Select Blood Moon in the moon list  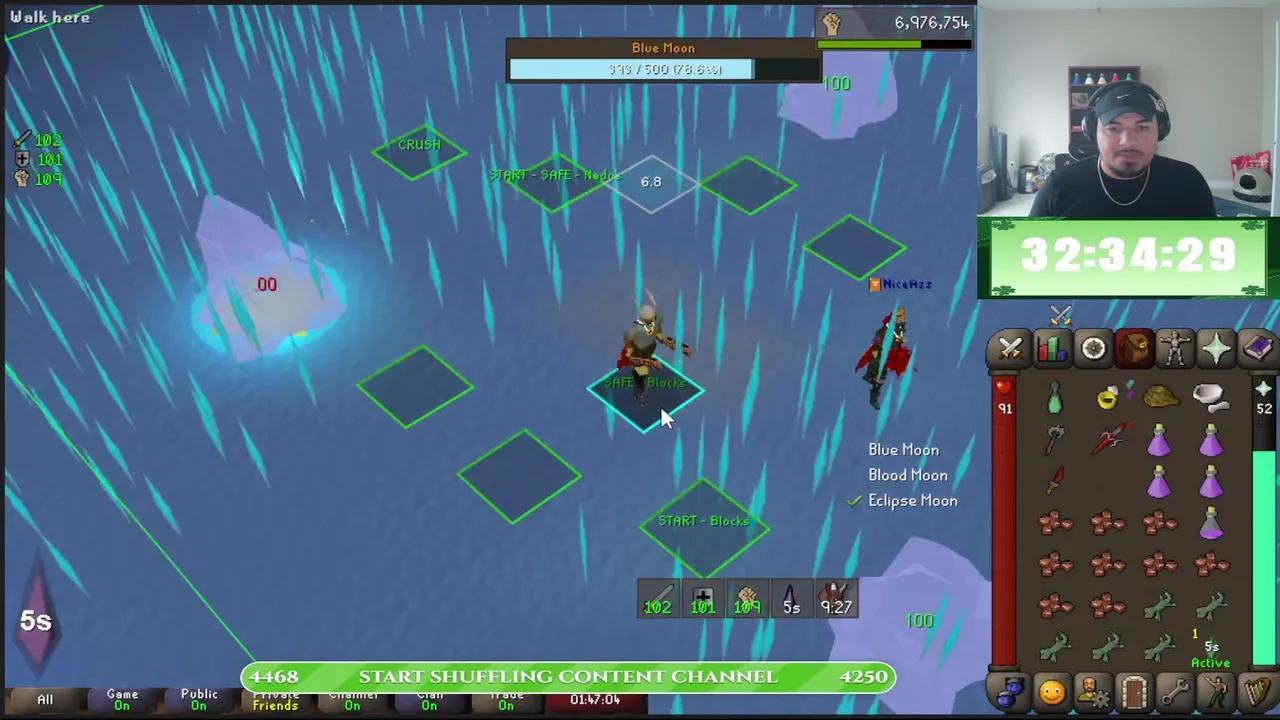(907, 475)
